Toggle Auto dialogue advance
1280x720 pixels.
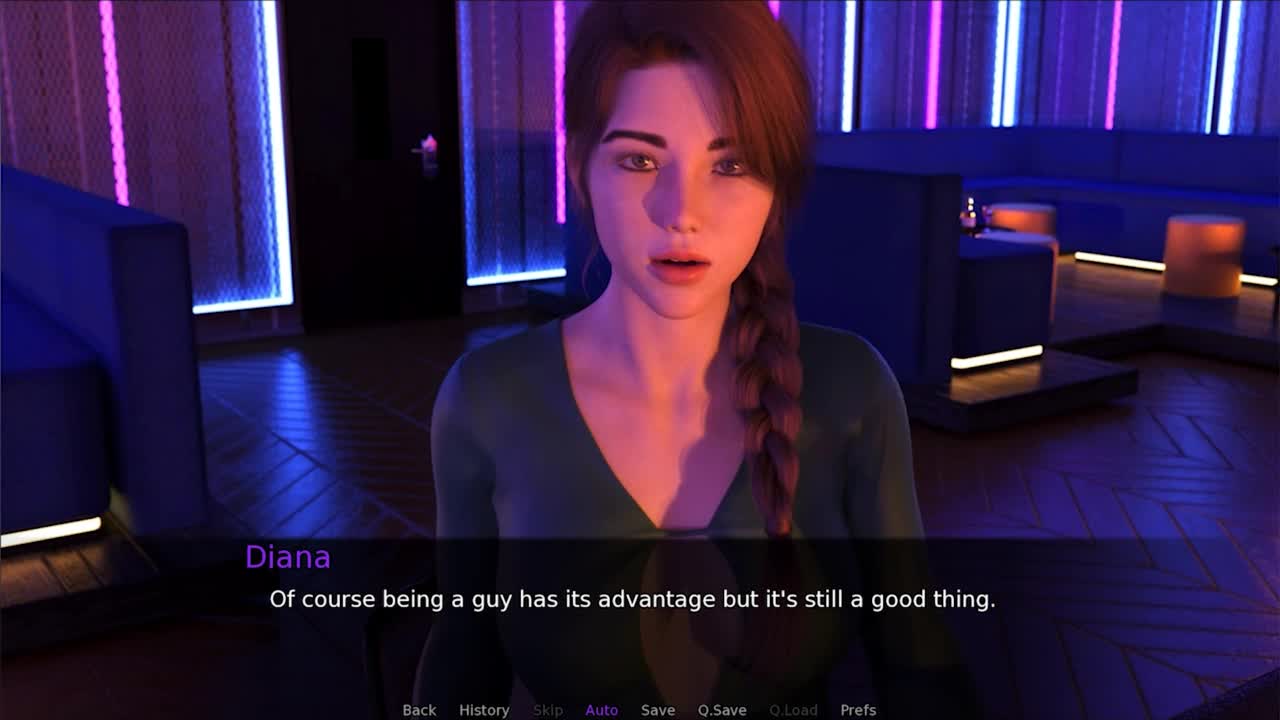point(601,710)
